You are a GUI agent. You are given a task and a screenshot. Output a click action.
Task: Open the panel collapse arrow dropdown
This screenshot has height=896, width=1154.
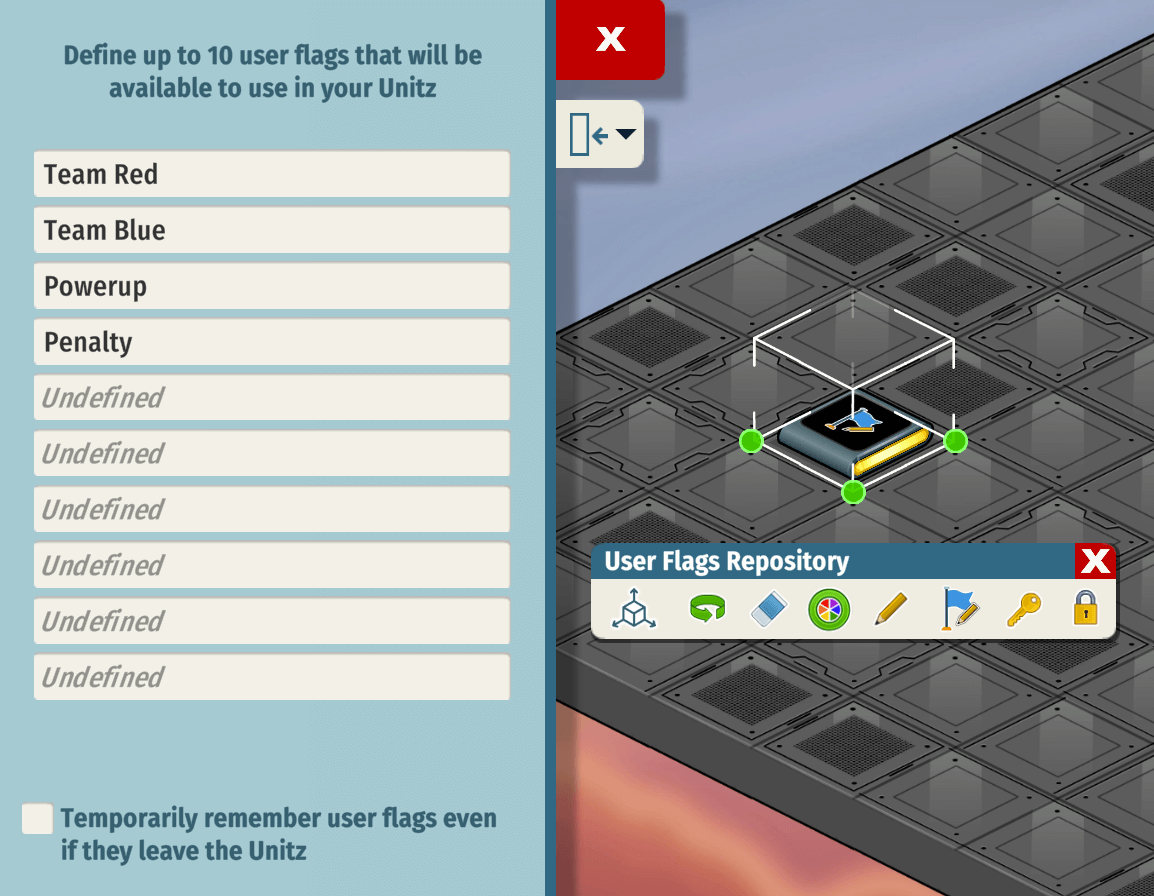[600, 134]
